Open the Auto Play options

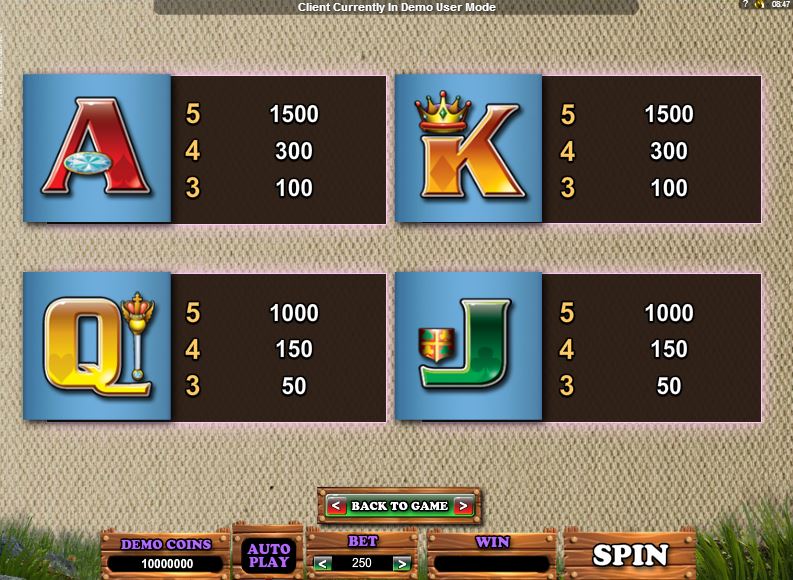click(x=268, y=555)
